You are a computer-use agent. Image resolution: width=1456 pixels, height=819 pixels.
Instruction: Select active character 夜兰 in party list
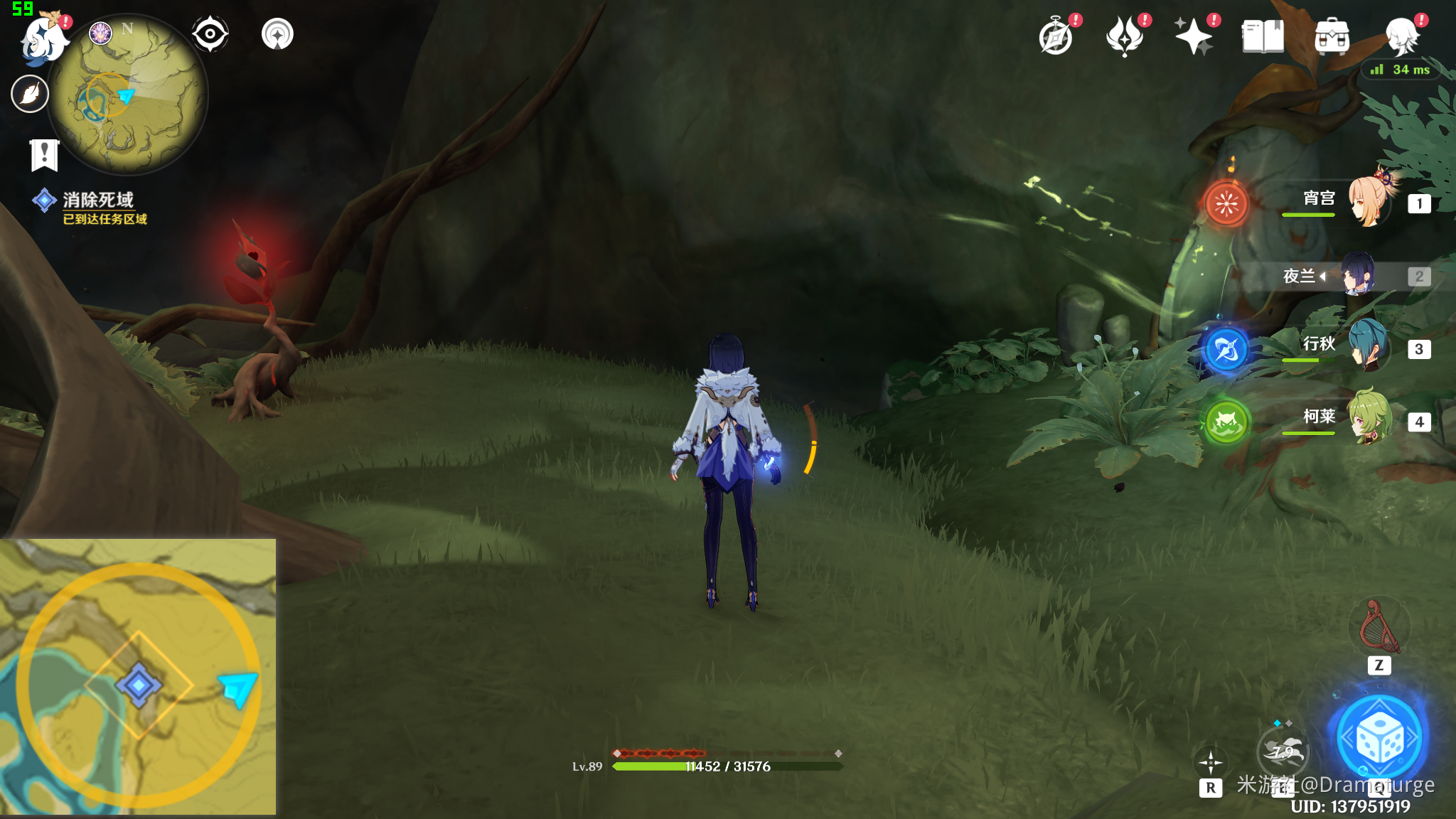point(1356,275)
